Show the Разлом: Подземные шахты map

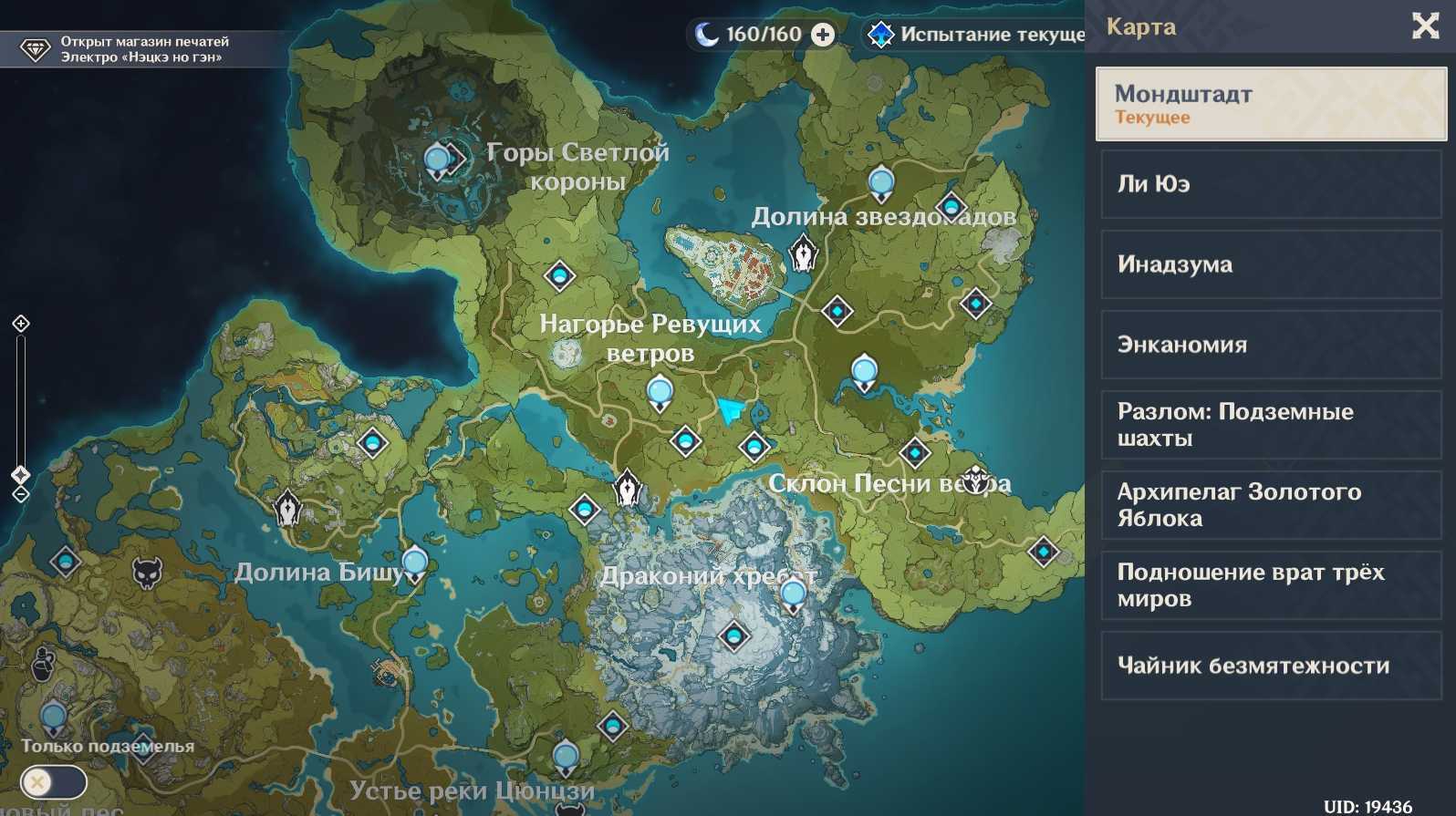1271,425
